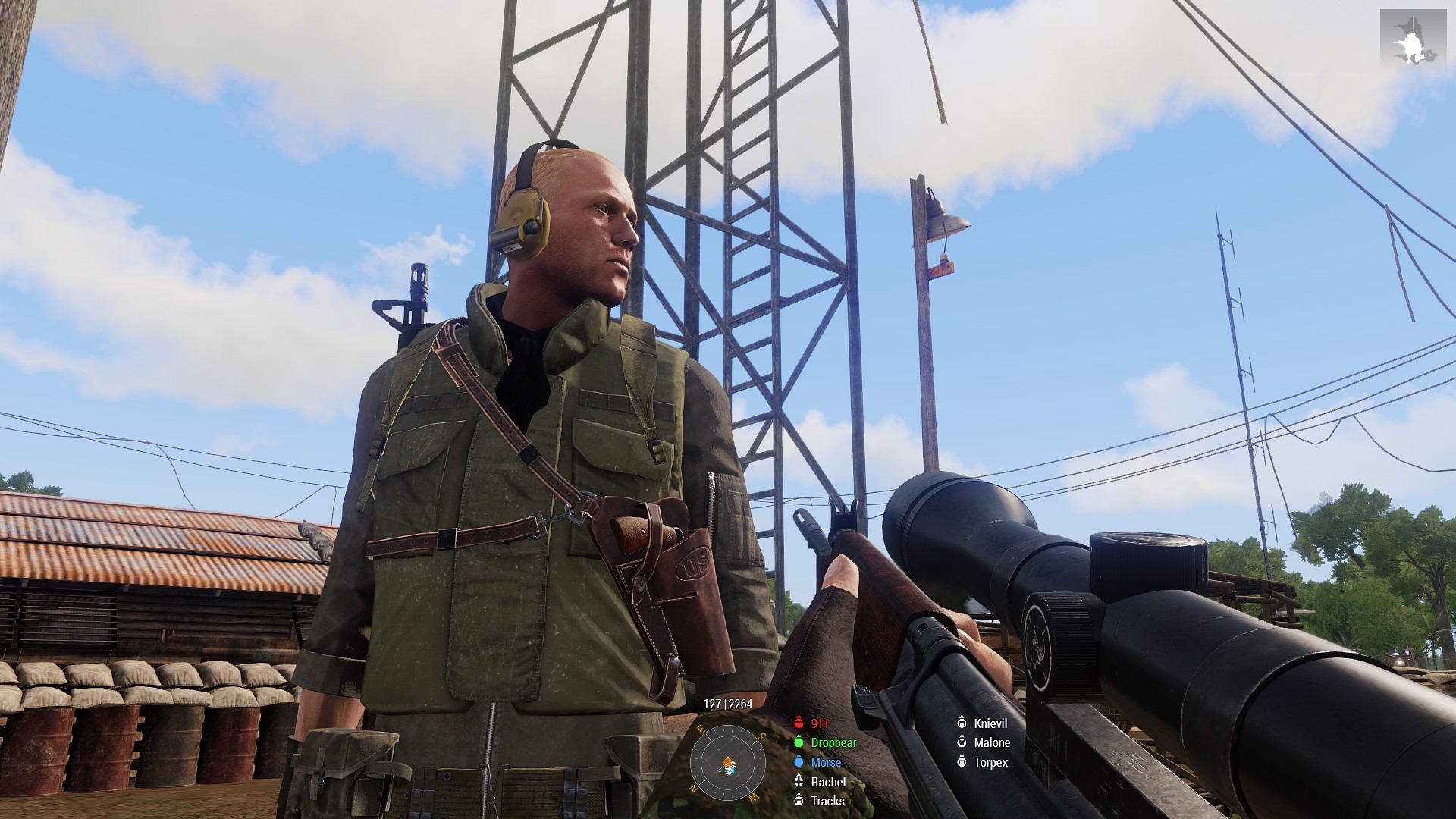Choose Morse from the squad roster
Viewport: 1456px width, 819px height.
pos(825,763)
